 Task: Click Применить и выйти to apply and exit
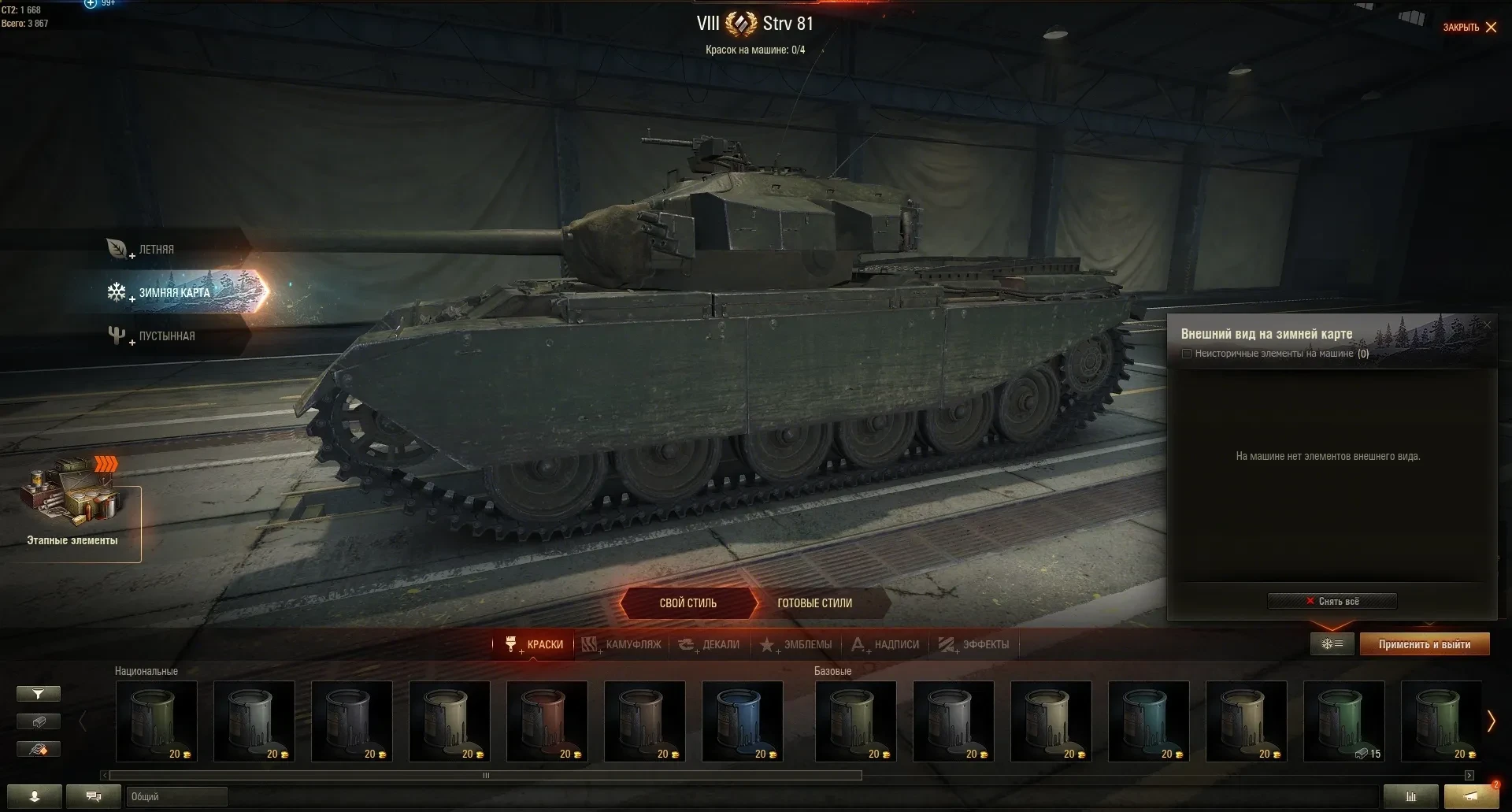(1424, 644)
